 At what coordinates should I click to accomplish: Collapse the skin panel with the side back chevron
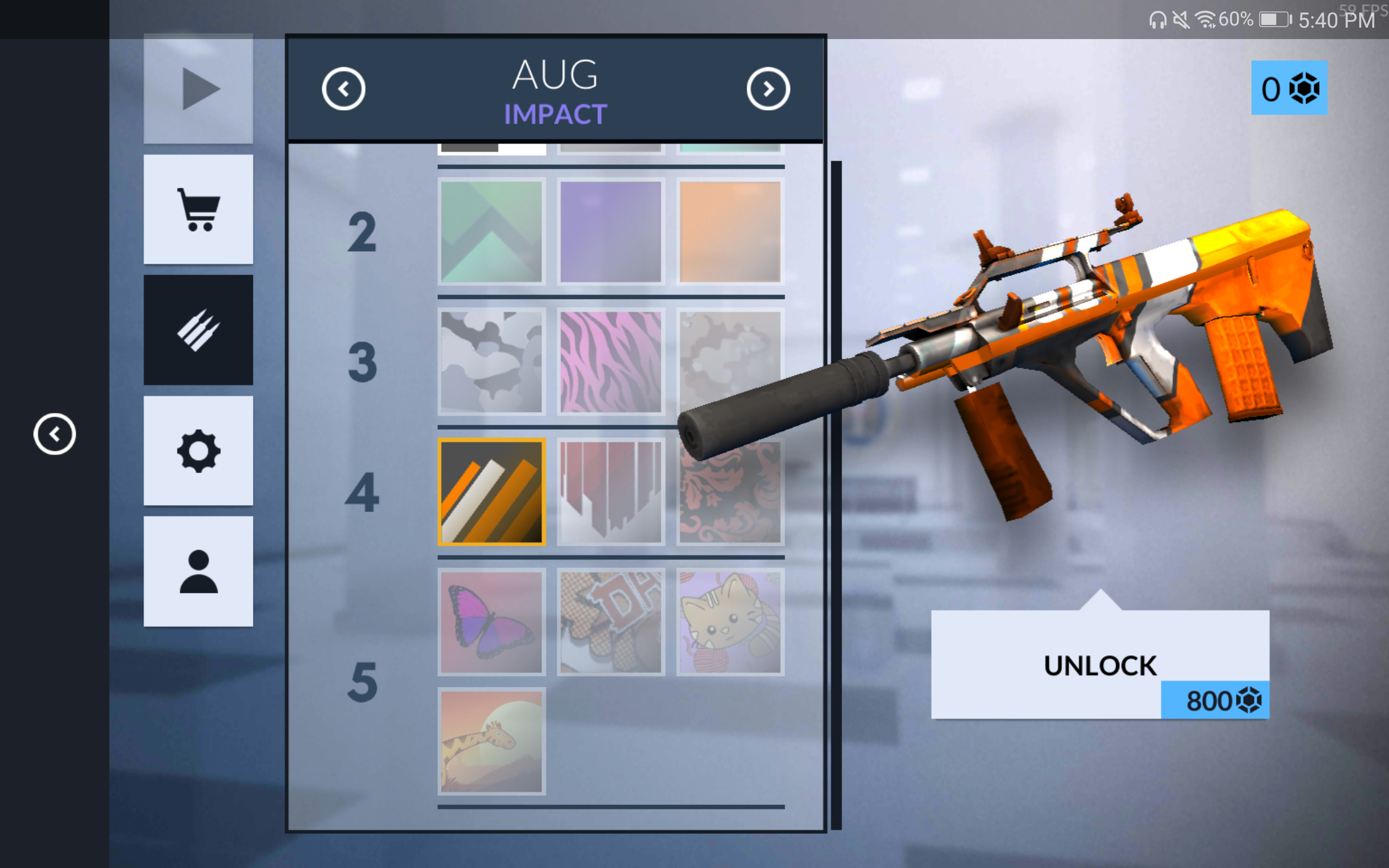tap(55, 433)
